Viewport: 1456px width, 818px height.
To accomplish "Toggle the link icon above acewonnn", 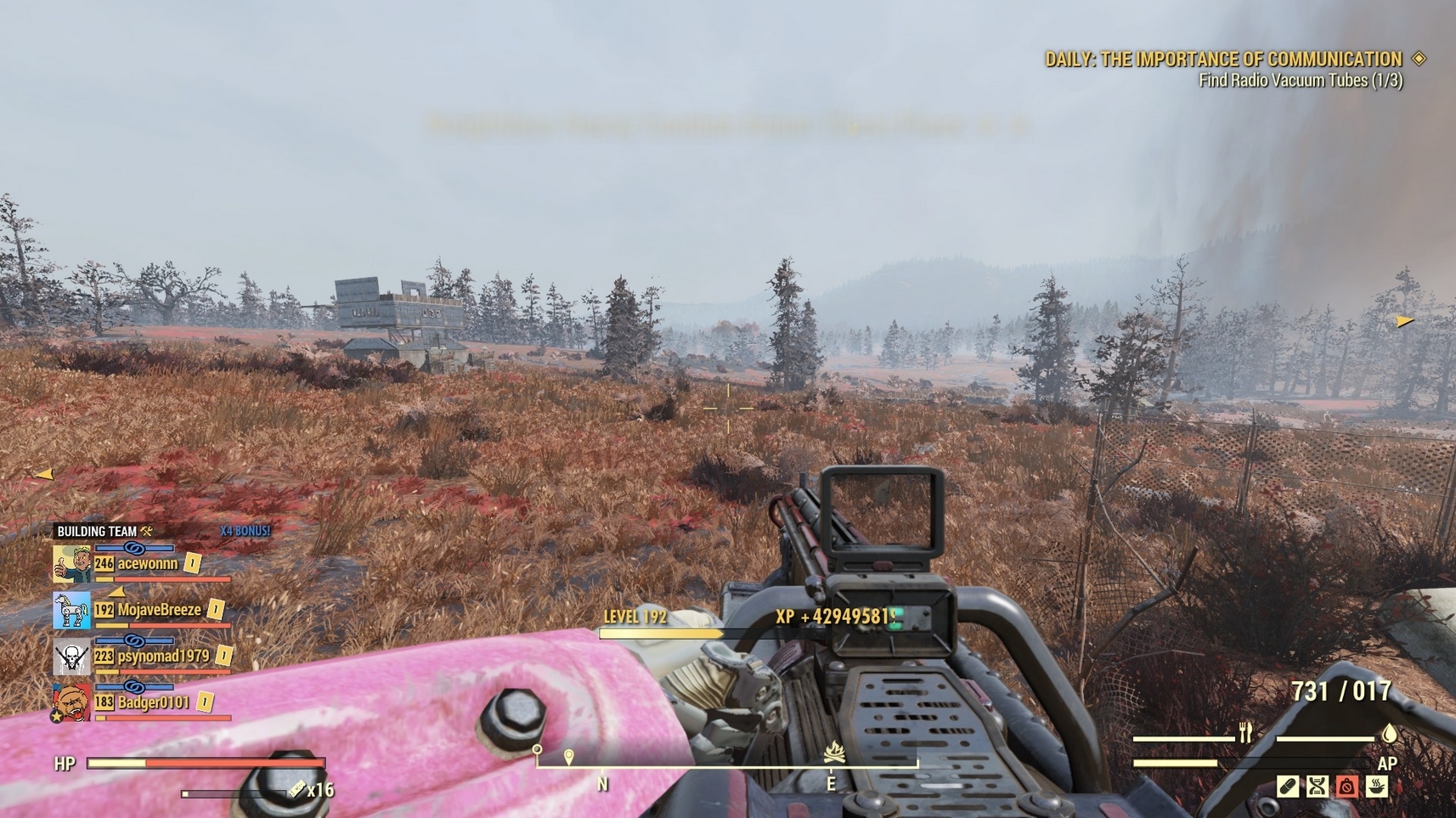I will pyautogui.click(x=135, y=548).
